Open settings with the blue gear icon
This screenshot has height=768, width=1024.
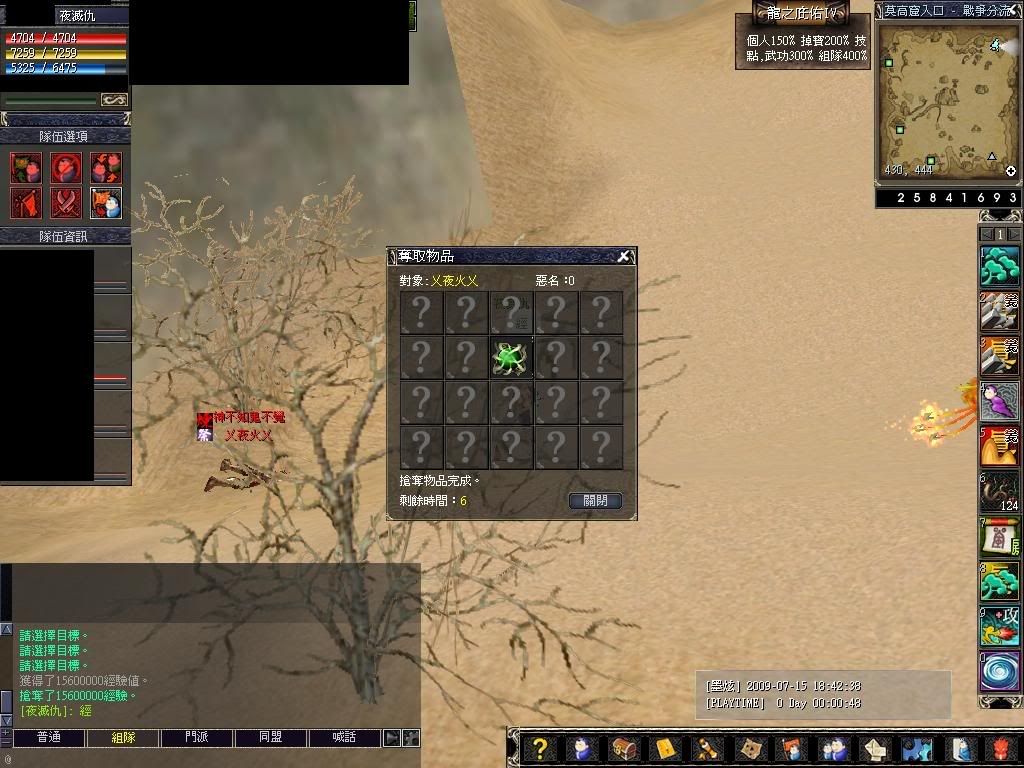pos(917,749)
